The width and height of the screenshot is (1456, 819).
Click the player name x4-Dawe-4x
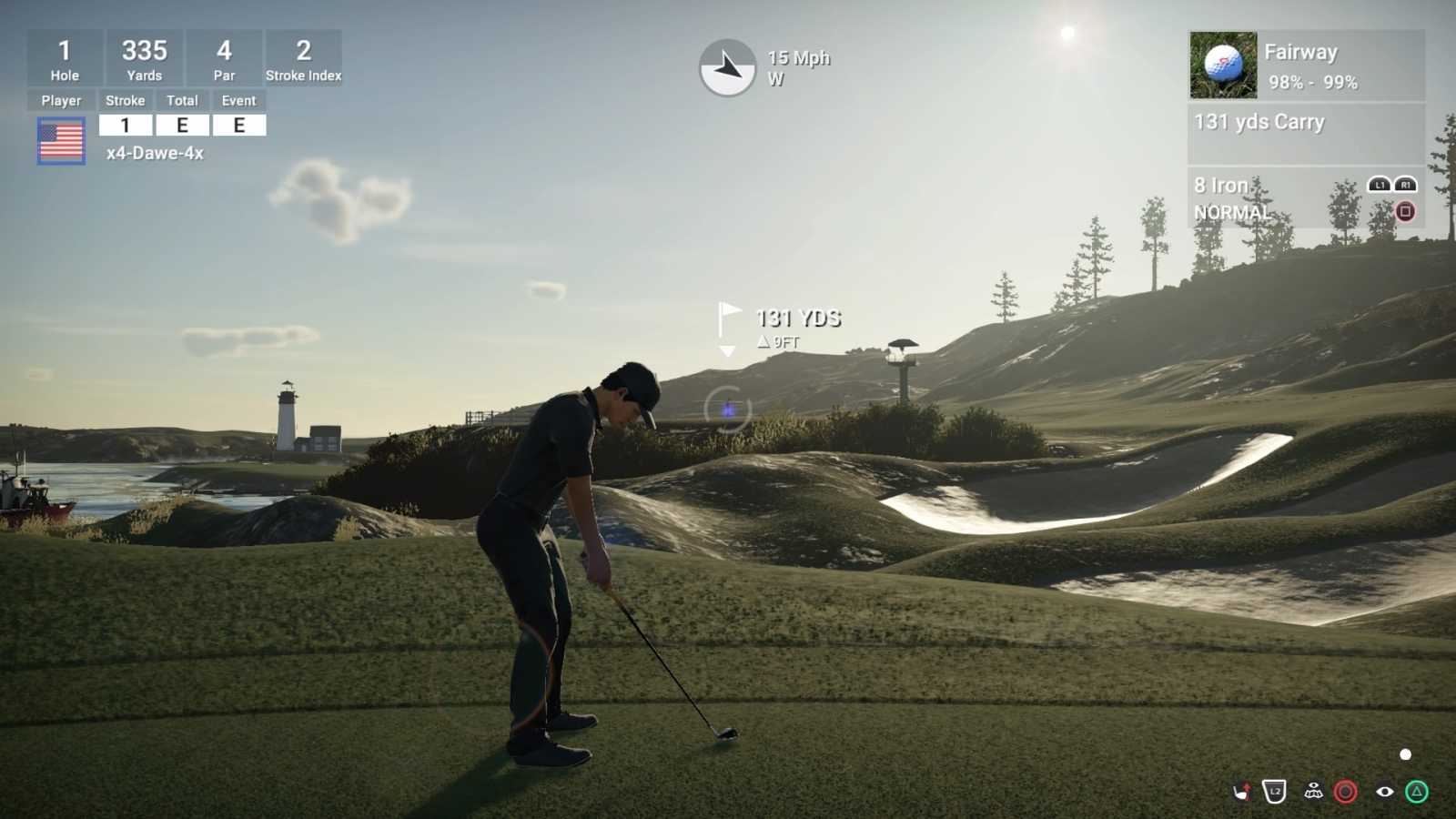pos(155,154)
